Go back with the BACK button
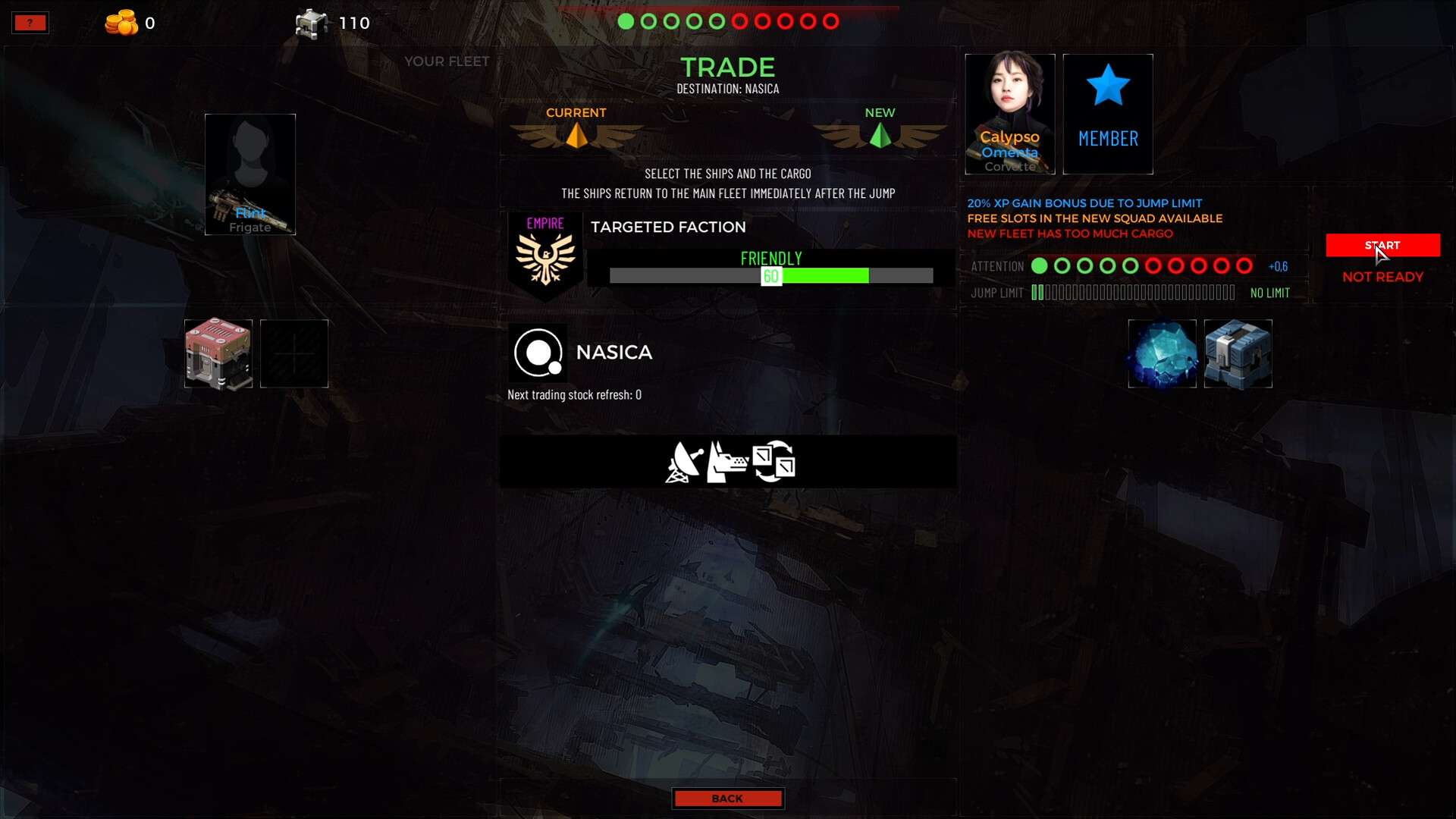 (x=727, y=799)
